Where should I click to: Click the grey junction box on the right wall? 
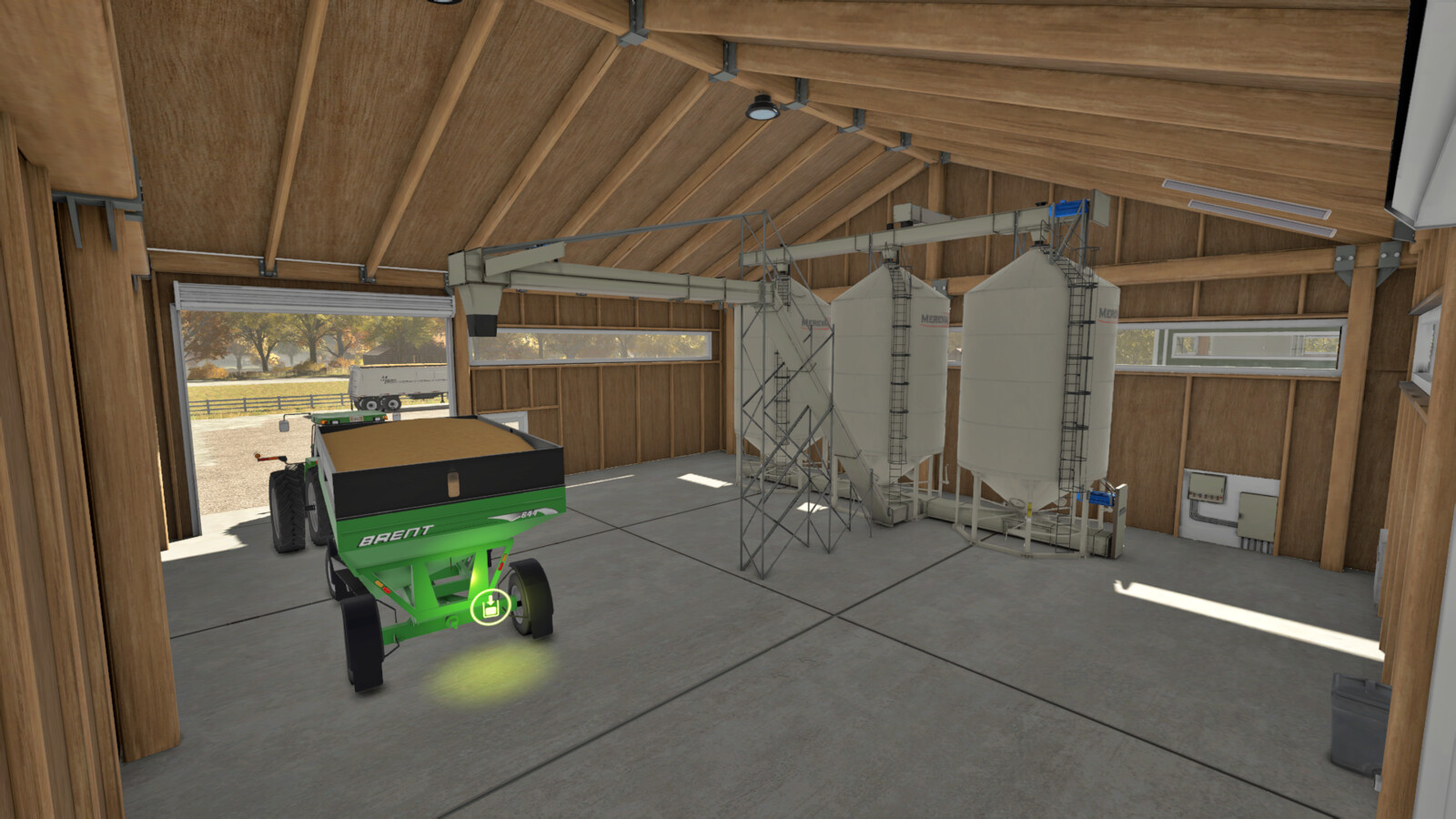coord(1256,517)
